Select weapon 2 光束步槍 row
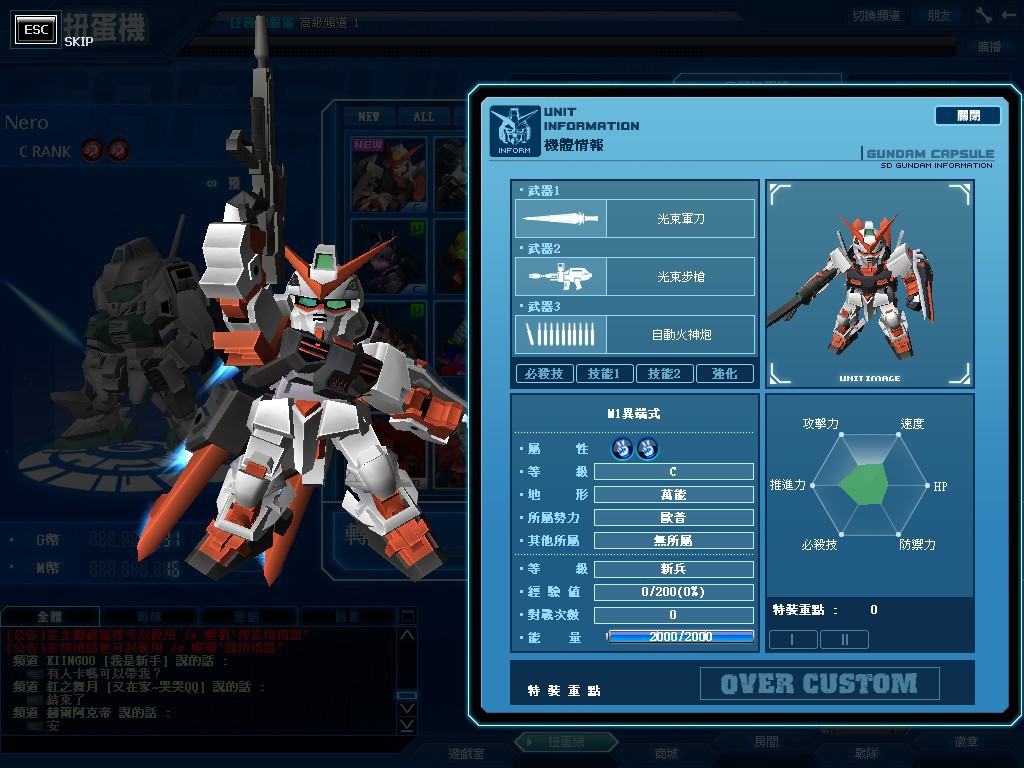Image resolution: width=1024 pixels, height=768 pixels. tap(635, 276)
